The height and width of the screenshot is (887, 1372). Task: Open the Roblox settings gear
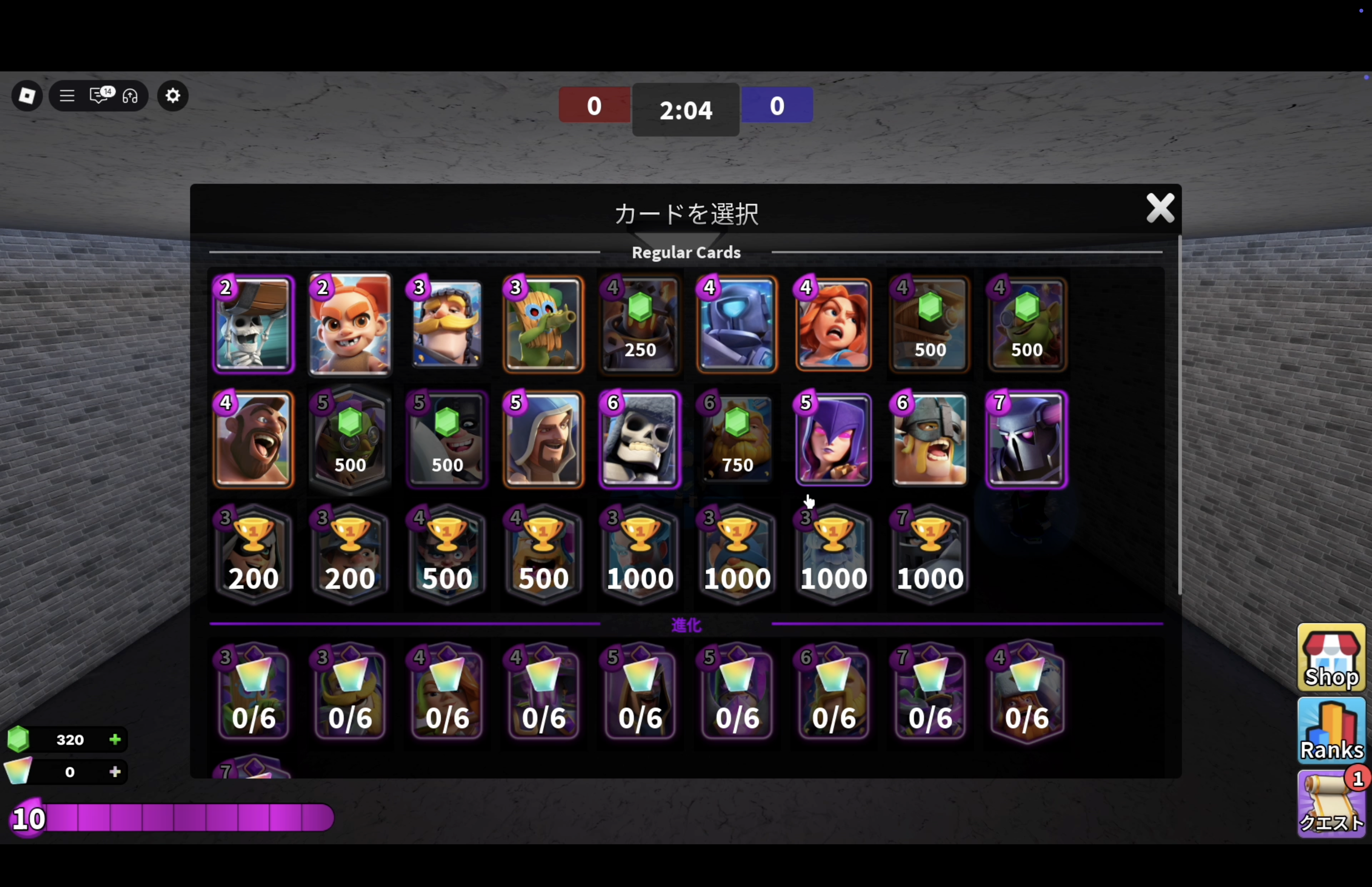coord(173,96)
